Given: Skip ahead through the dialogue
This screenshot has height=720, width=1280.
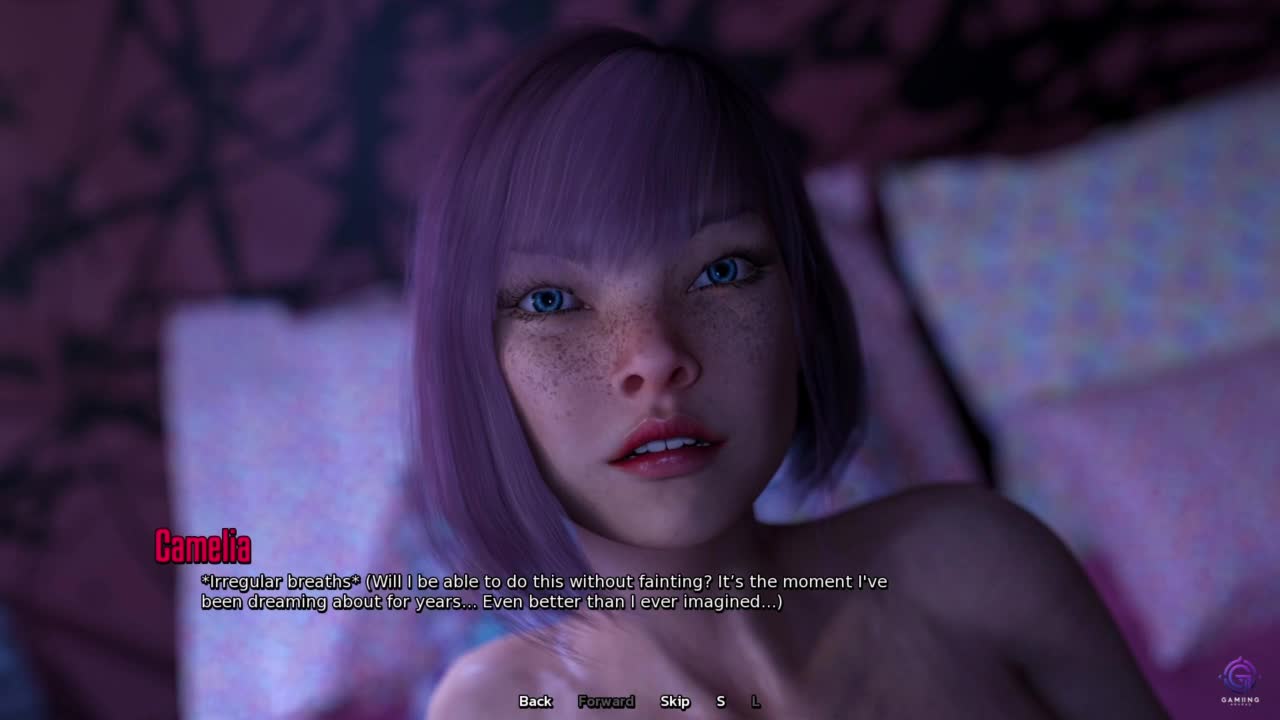Looking at the screenshot, I should click(675, 701).
